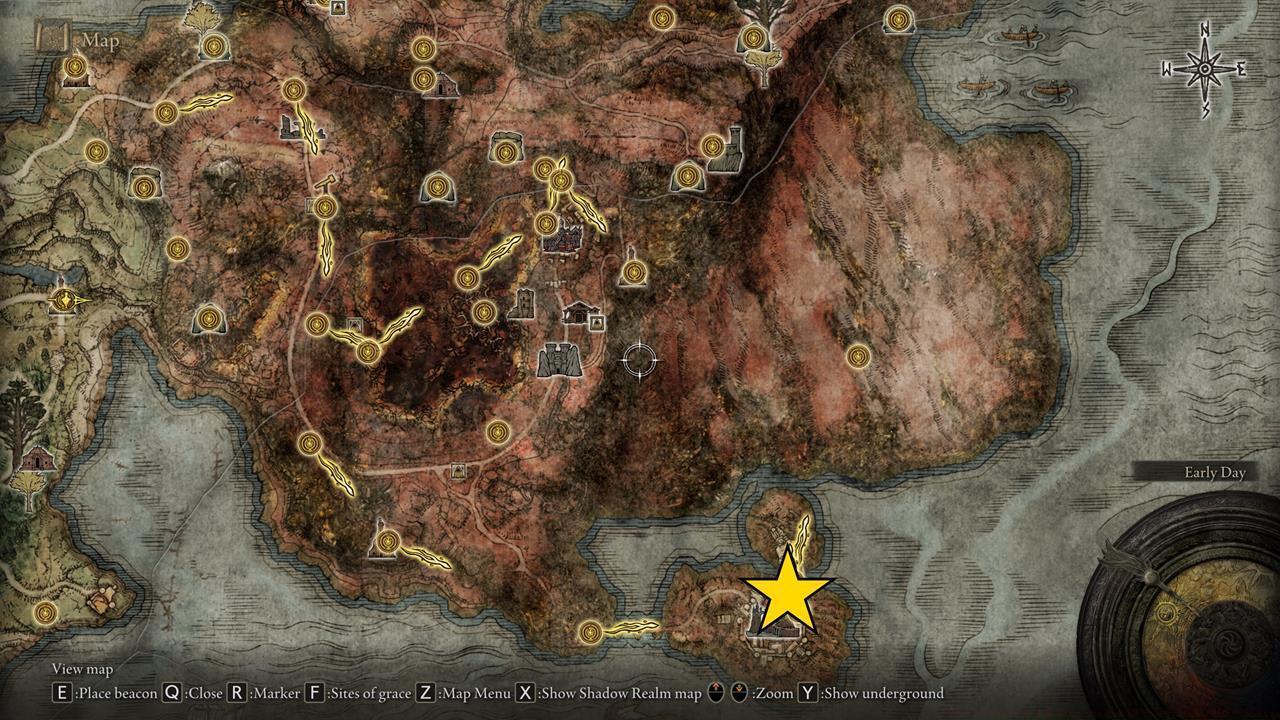Screen dimensions: 1280x720
Task: Show the underground map layer
Action: [x=880, y=692]
